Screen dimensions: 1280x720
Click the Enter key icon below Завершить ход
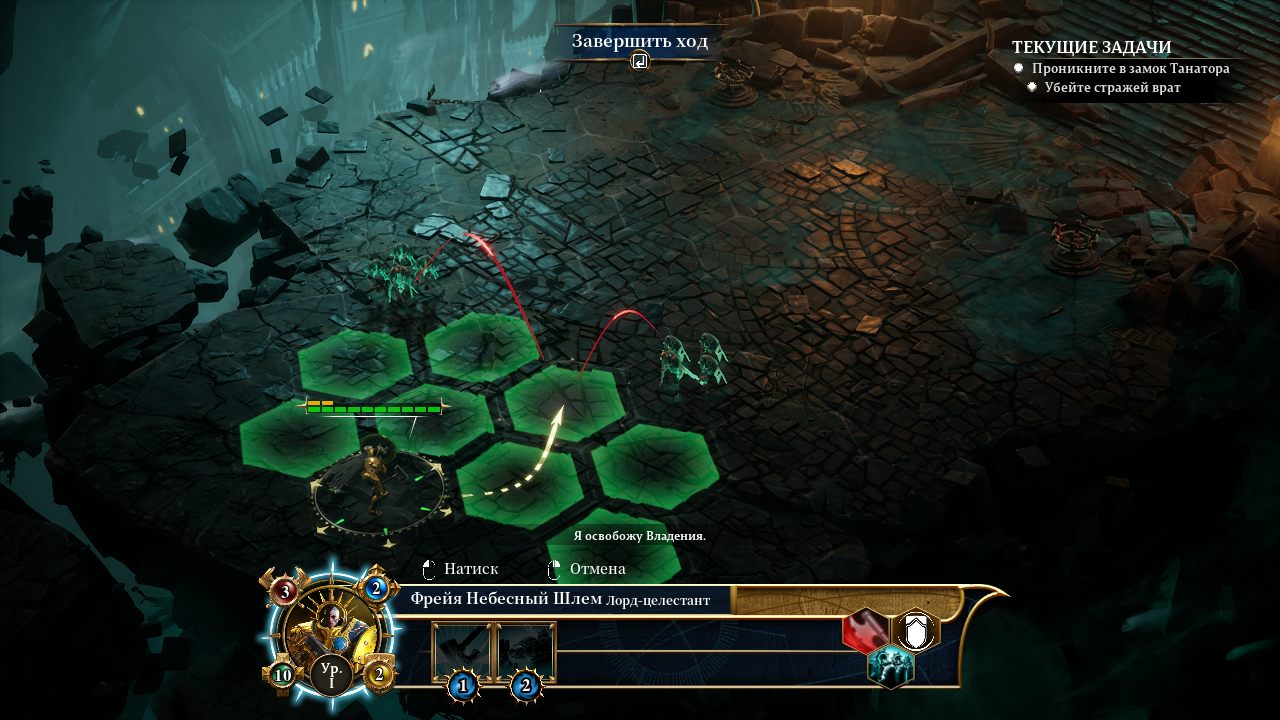[639, 60]
